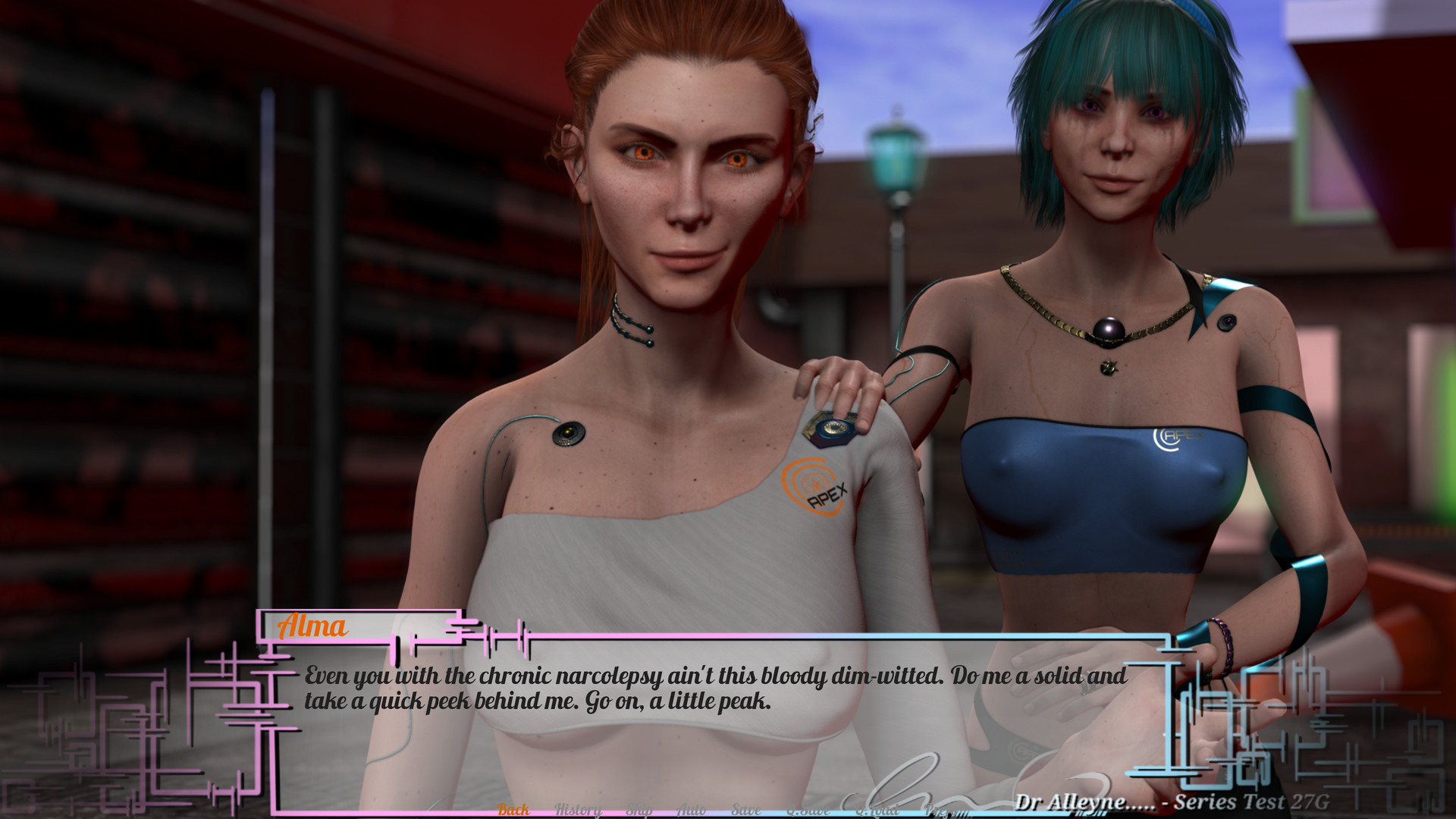Viewport: 1456px width, 819px height.
Task: Enable Auto-forward reading mode
Action: click(690, 808)
